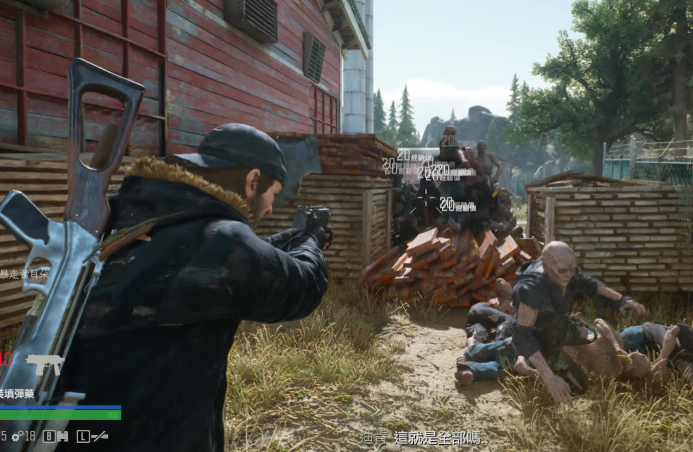Screen dimensions: 693x452
Task: Select the submachine gun weapon icon
Action: tap(44, 364)
